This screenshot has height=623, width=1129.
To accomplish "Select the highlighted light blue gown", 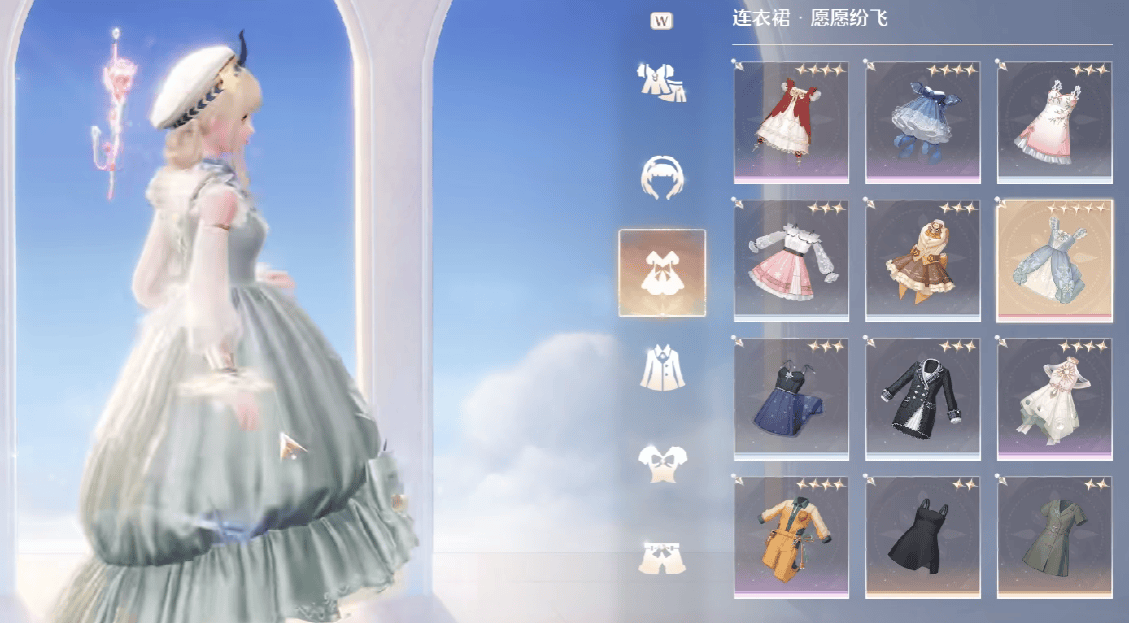I will coord(1054,260).
